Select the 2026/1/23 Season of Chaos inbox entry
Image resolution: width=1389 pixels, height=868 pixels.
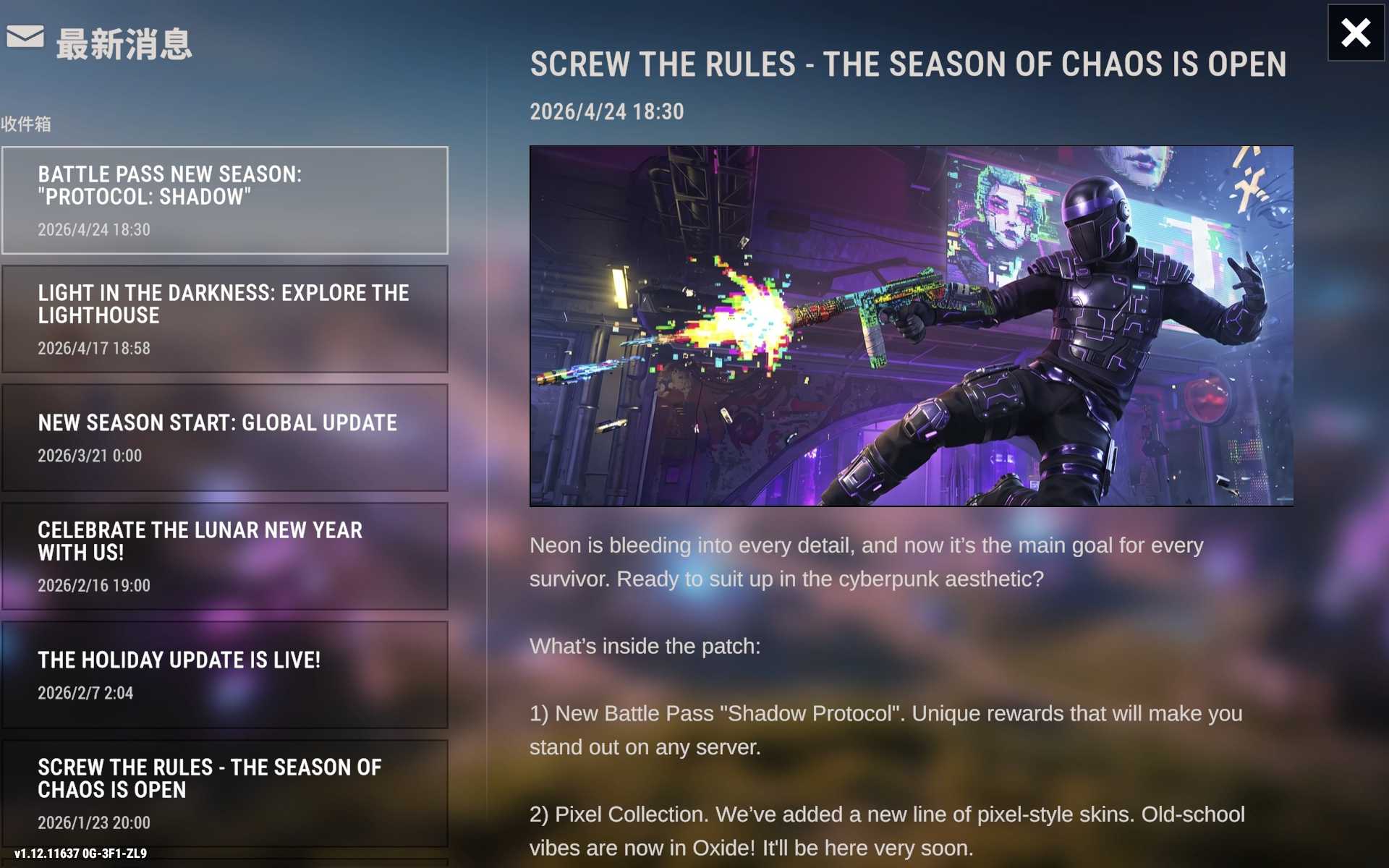pos(224,793)
